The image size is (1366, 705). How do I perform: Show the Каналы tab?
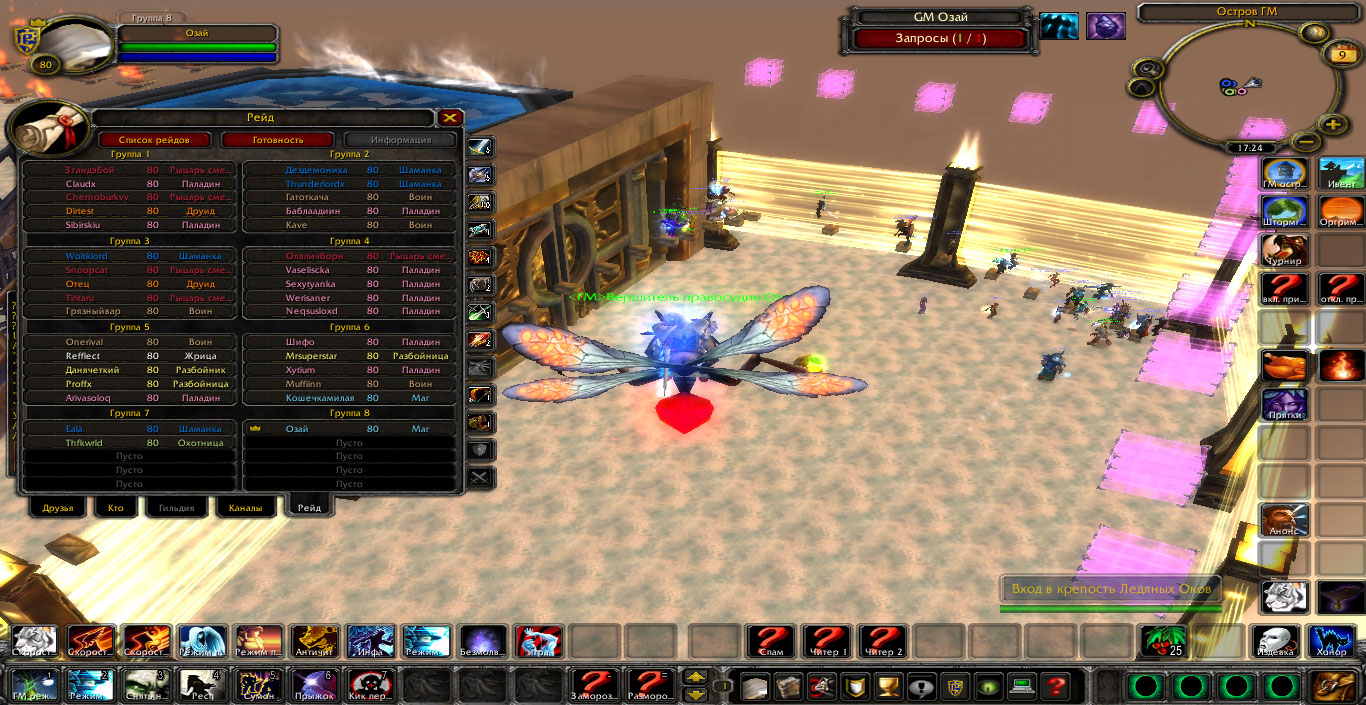click(x=245, y=508)
